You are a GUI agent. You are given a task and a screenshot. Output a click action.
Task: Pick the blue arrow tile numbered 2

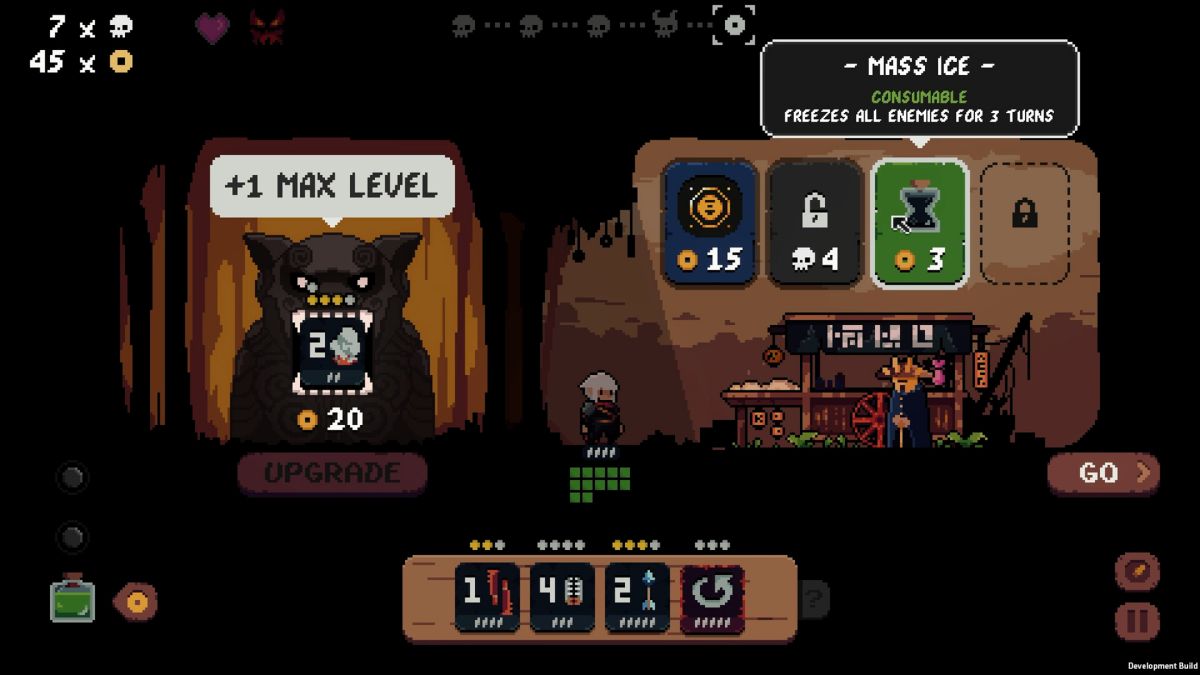[x=637, y=598]
